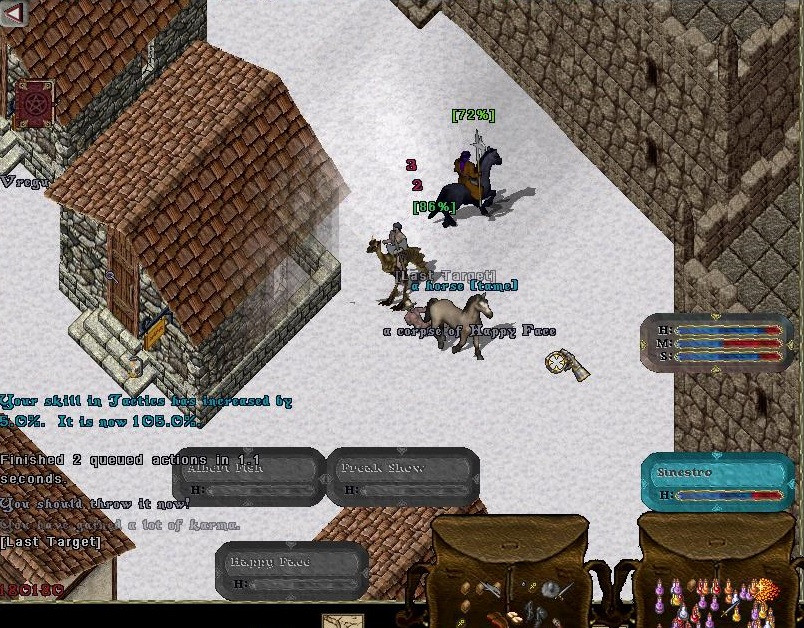Open the small map scroll at the bottom
The height and width of the screenshot is (628, 804).
(x=350, y=620)
